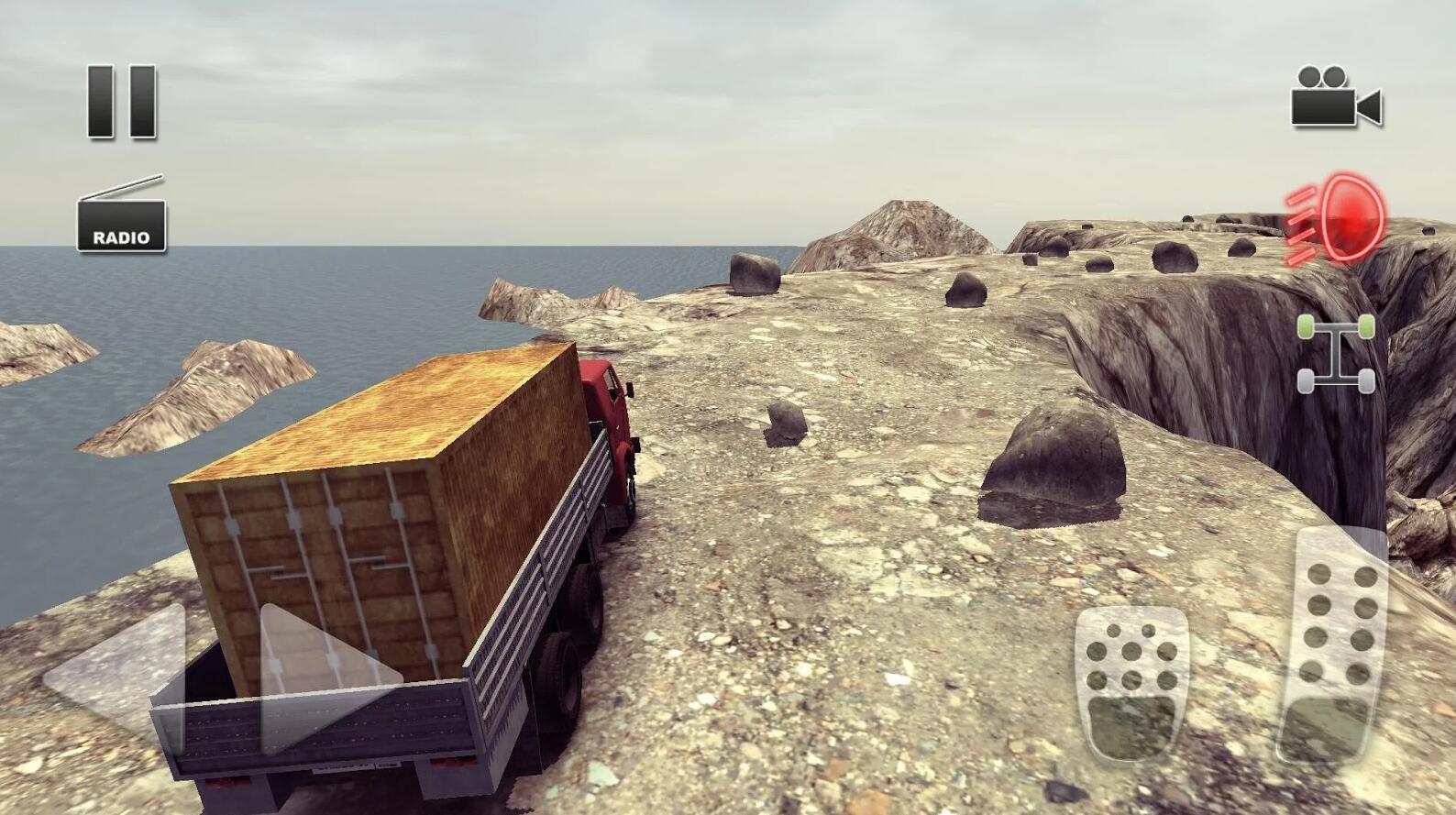Viewport: 1456px width, 815px height.
Task: Toggle the red headlights icon
Action: coord(1337,218)
